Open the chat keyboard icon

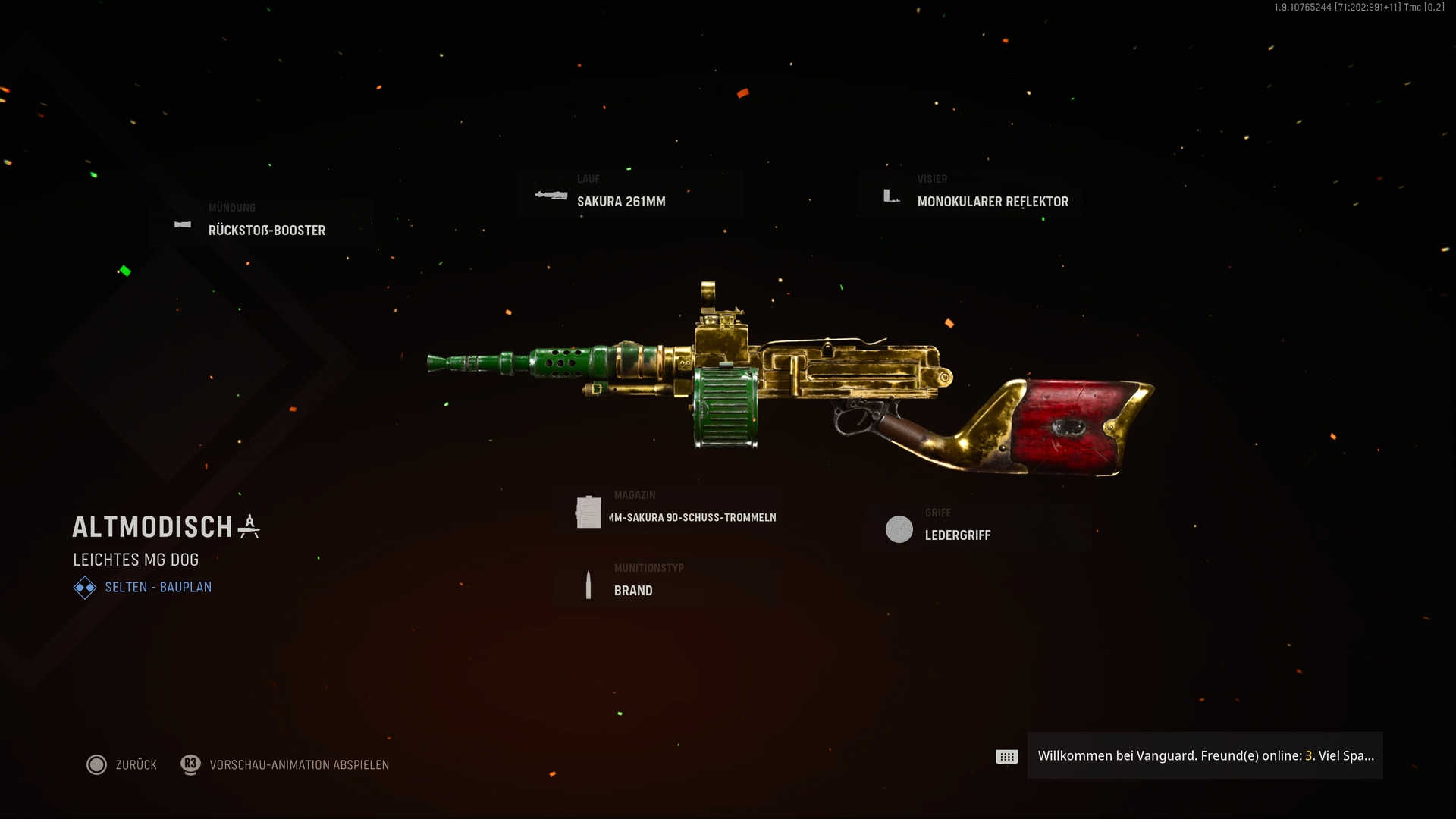(1006, 756)
